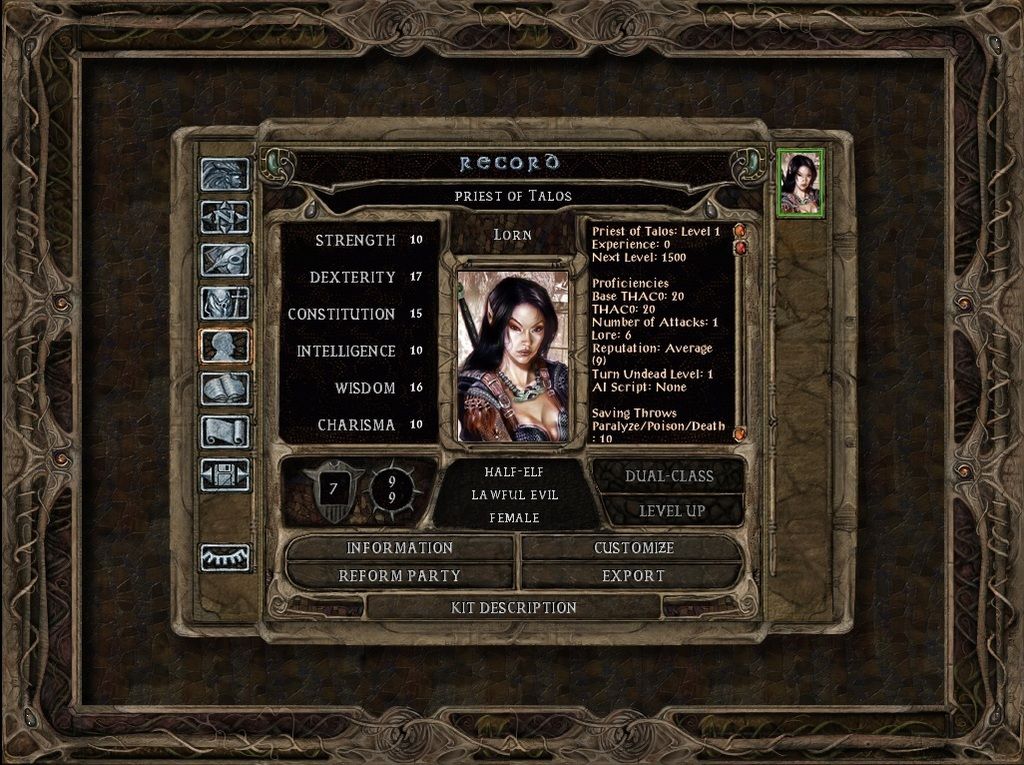Open the area map compass icon
The image size is (1024, 765).
pyautogui.click(x=225, y=217)
